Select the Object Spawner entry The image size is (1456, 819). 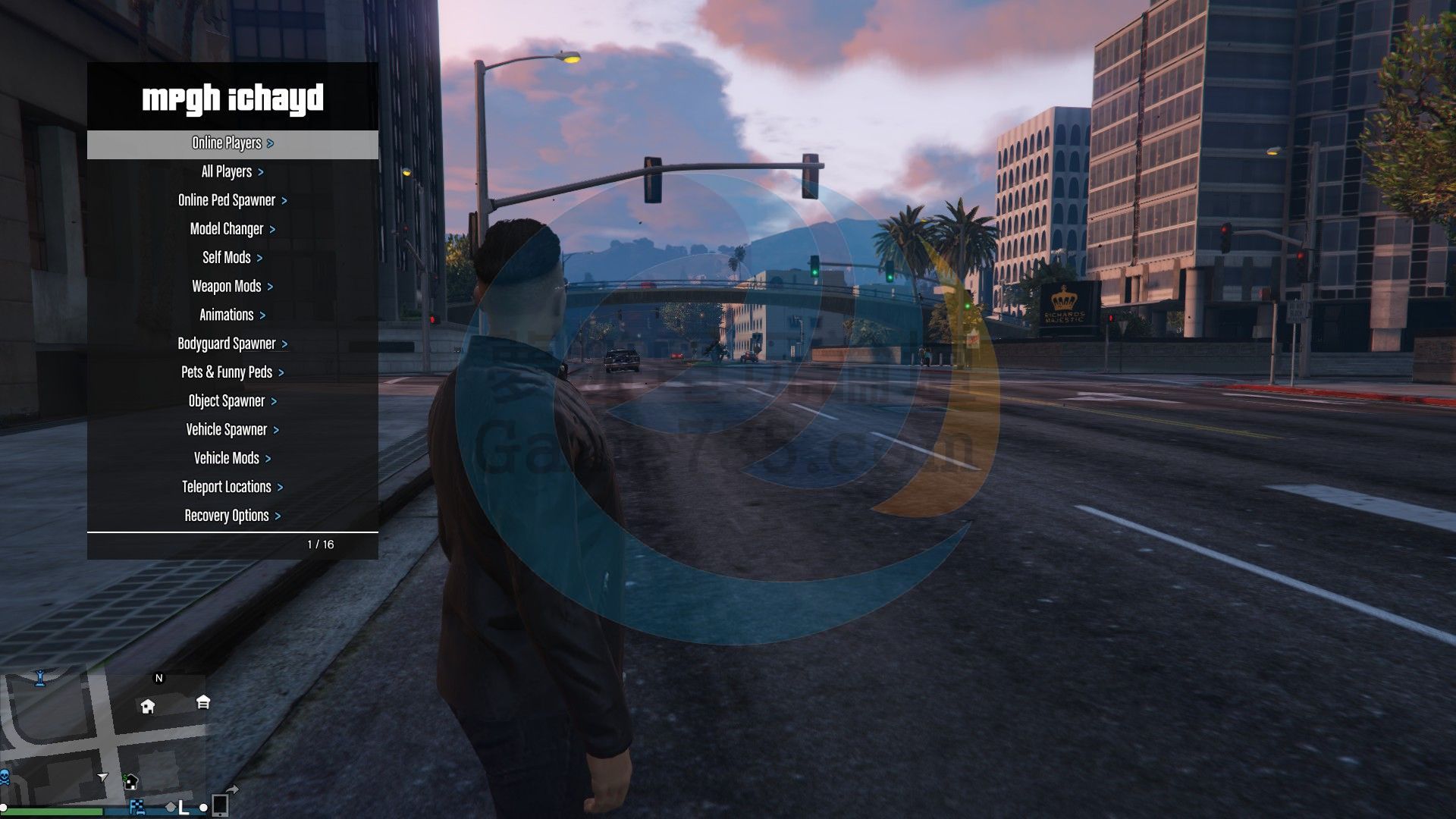pyautogui.click(x=232, y=401)
